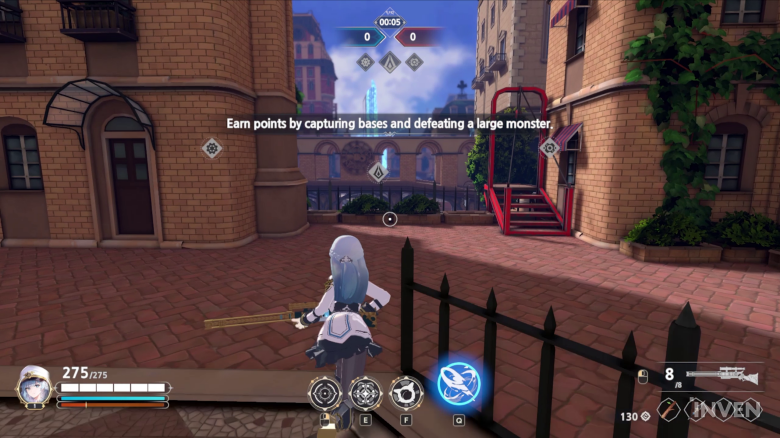Choose the wooden branch item slot
Viewport: 780px width, 438px height.
667,410
